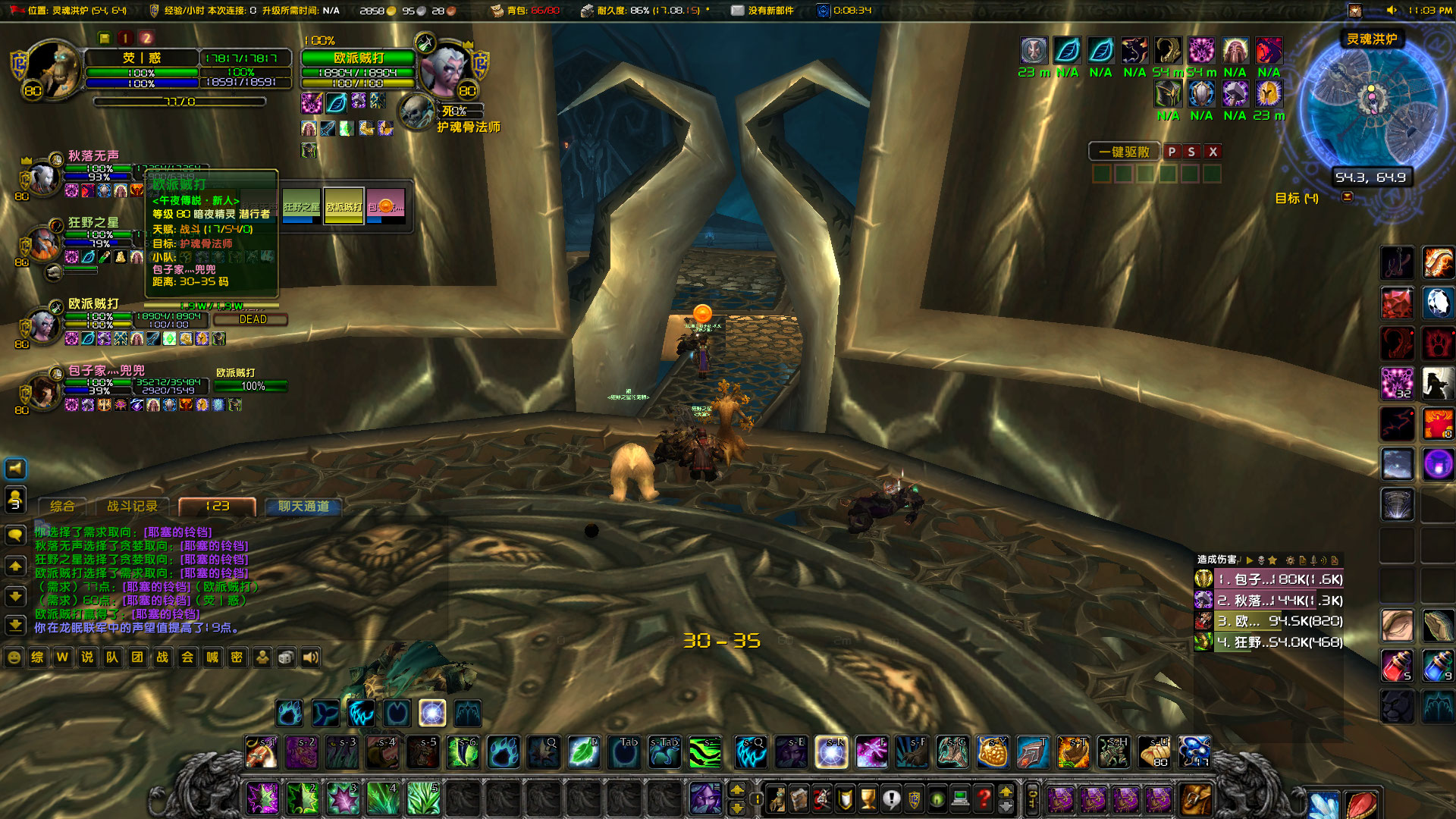The height and width of the screenshot is (819, 1456).
Task: Click the dice roll icon in chat bar
Action: [285, 657]
